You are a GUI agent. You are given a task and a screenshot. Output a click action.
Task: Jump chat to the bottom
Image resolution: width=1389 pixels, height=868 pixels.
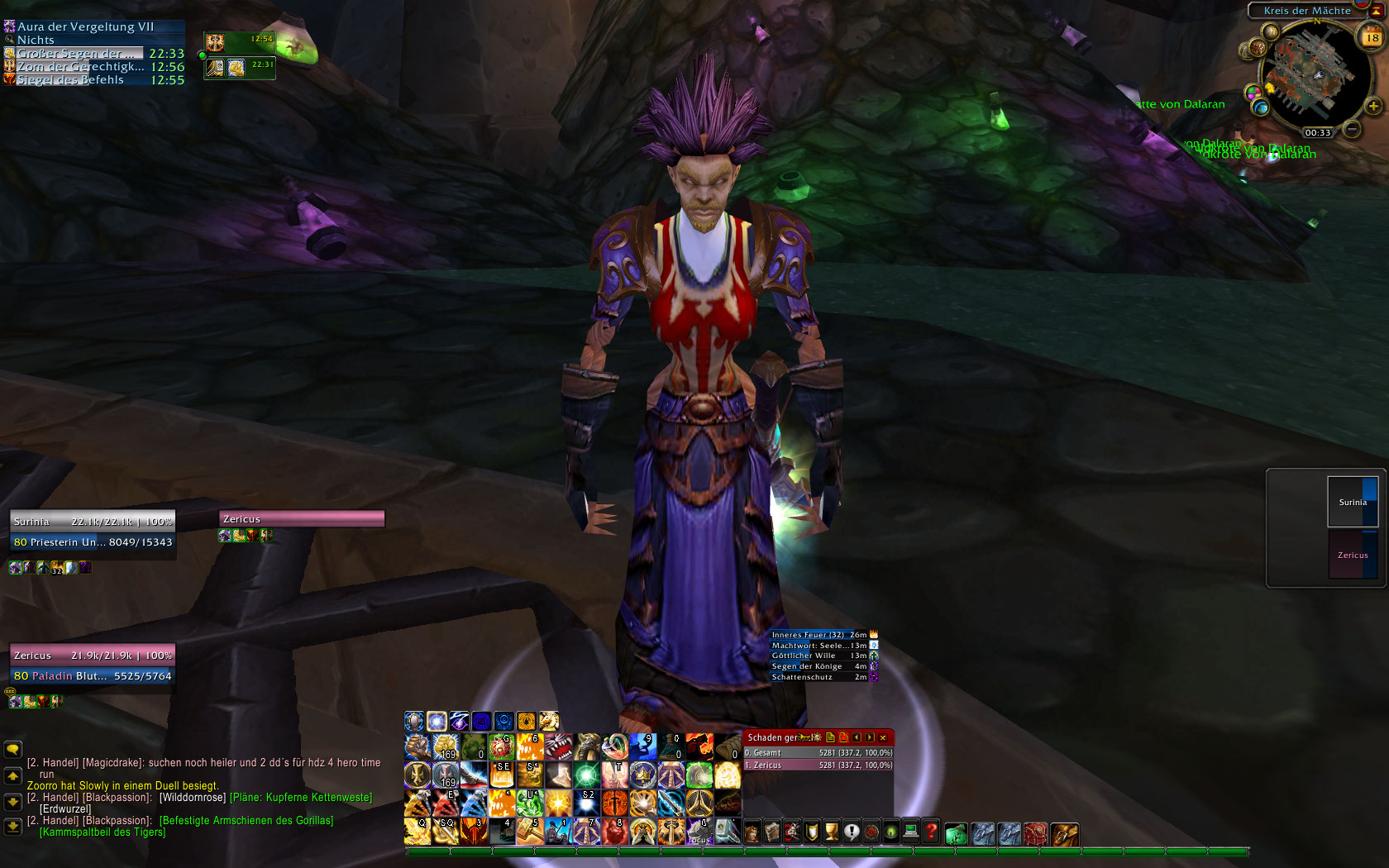tap(12, 826)
